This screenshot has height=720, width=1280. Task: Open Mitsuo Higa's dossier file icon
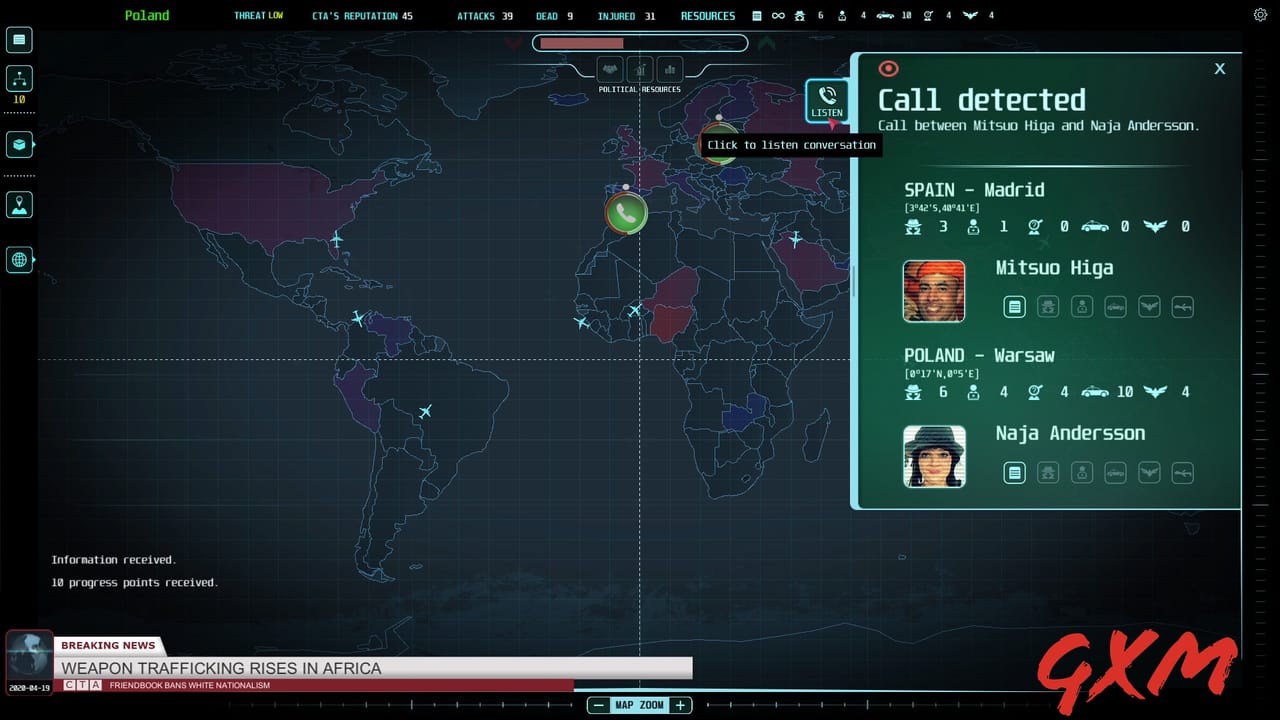[1015, 306]
